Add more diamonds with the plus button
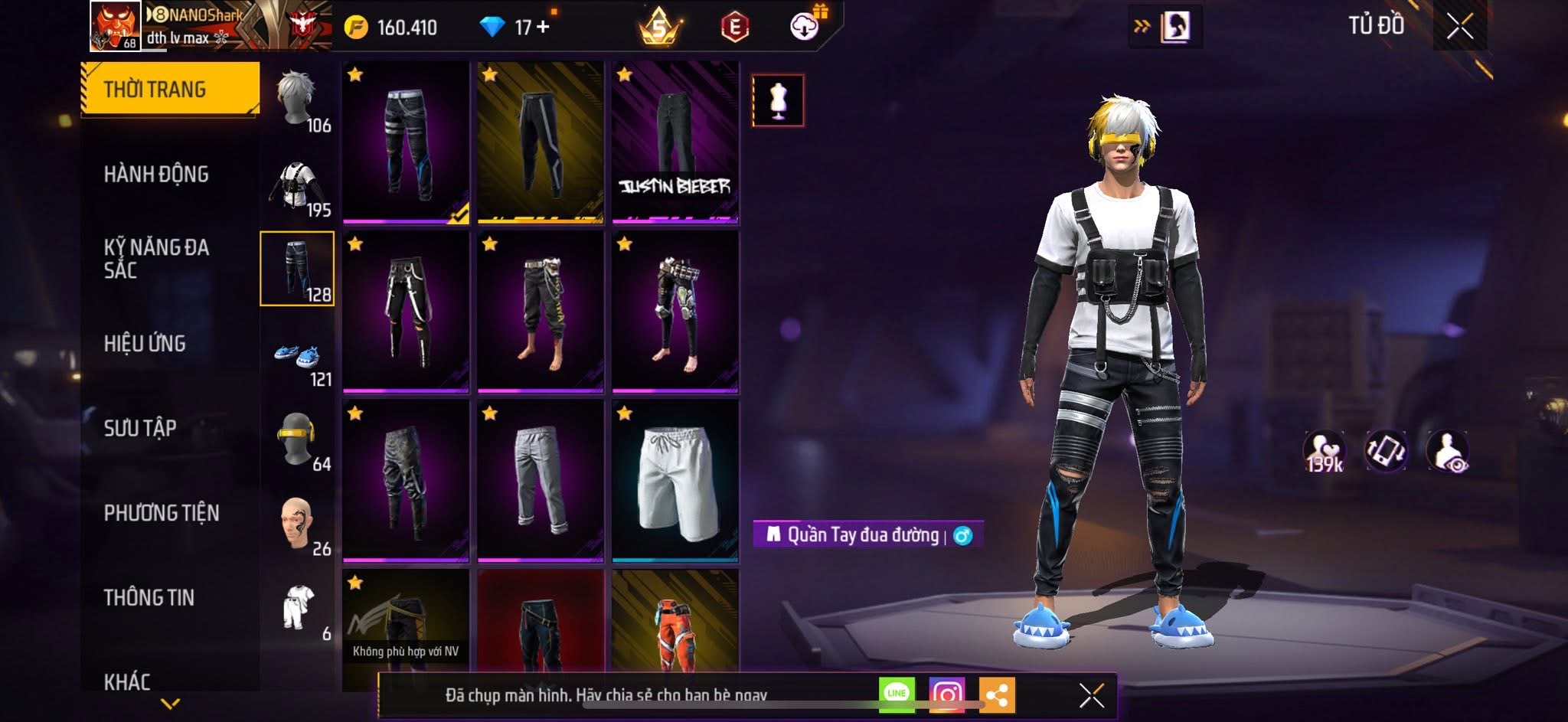 [x=543, y=27]
